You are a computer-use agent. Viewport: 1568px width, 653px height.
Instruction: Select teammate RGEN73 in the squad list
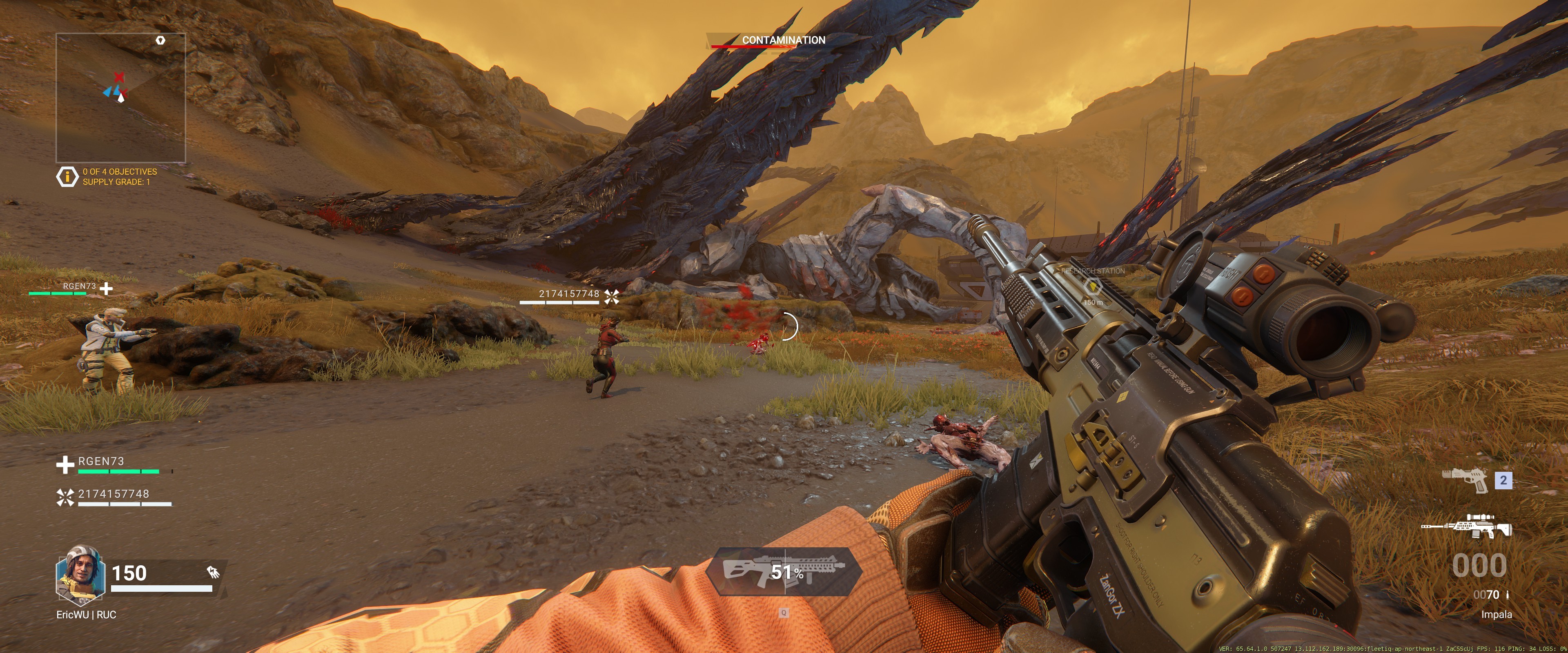pos(101,462)
